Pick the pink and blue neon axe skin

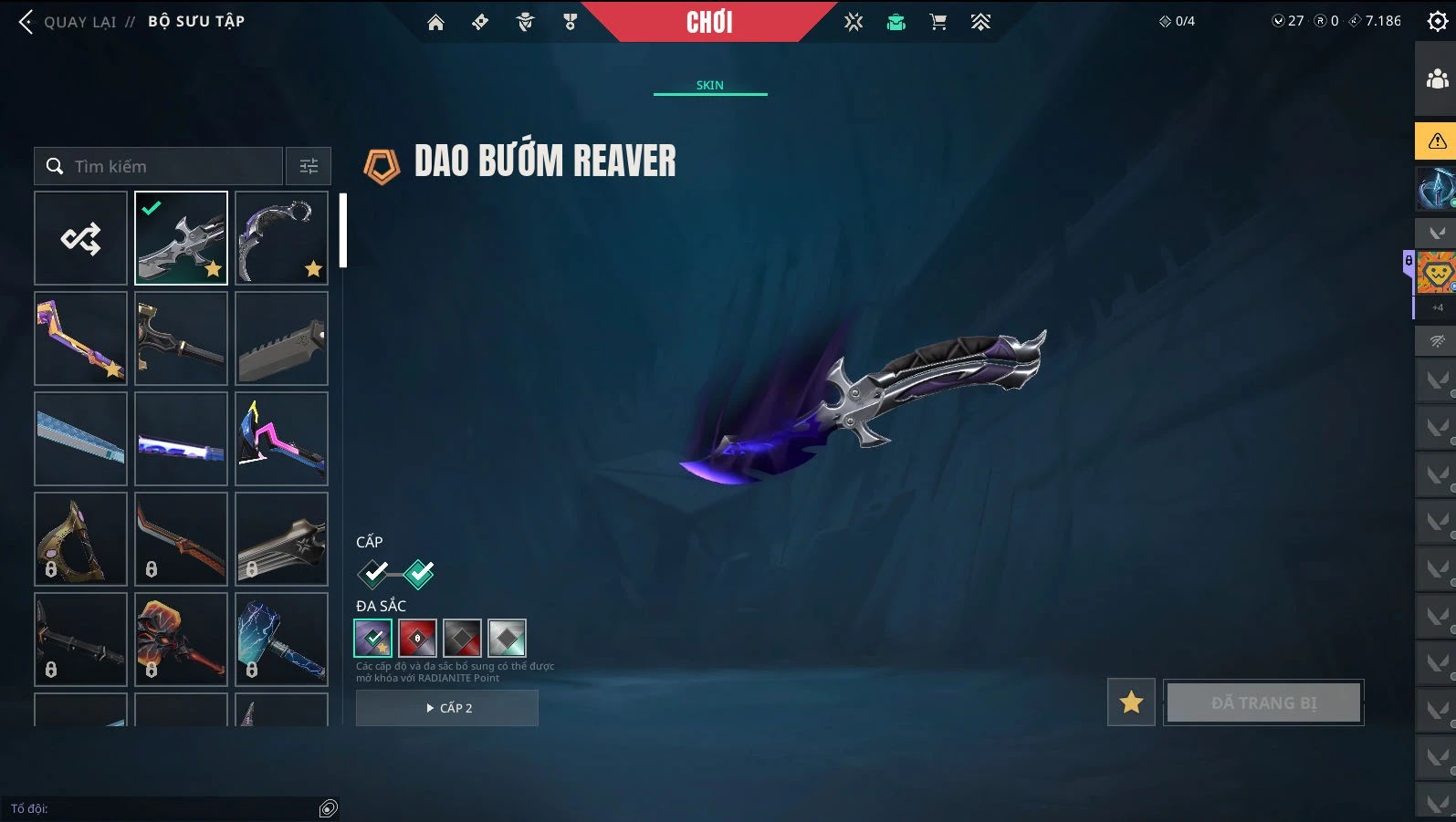pos(281,439)
